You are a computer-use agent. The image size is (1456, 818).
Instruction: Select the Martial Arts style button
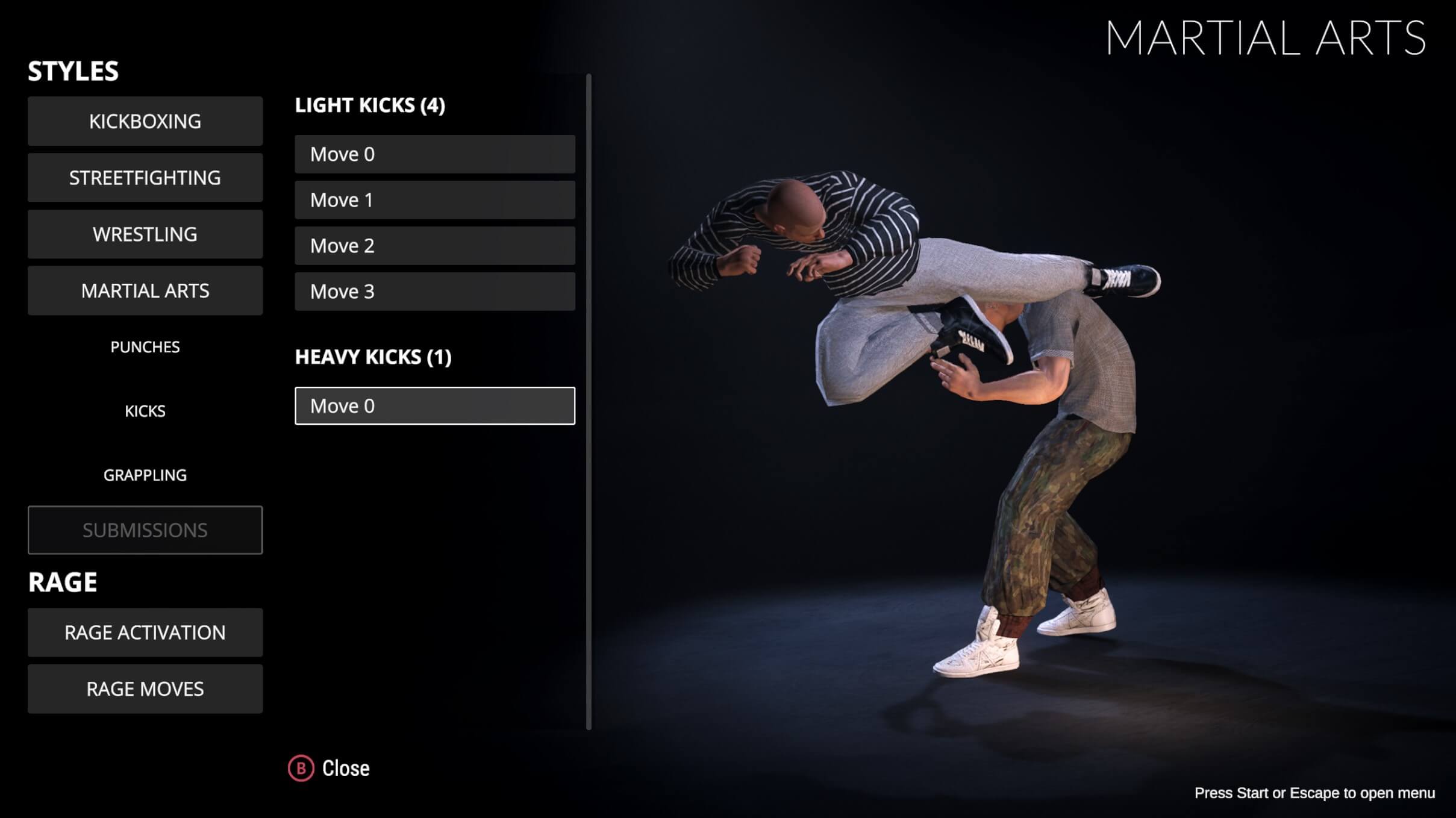point(145,291)
